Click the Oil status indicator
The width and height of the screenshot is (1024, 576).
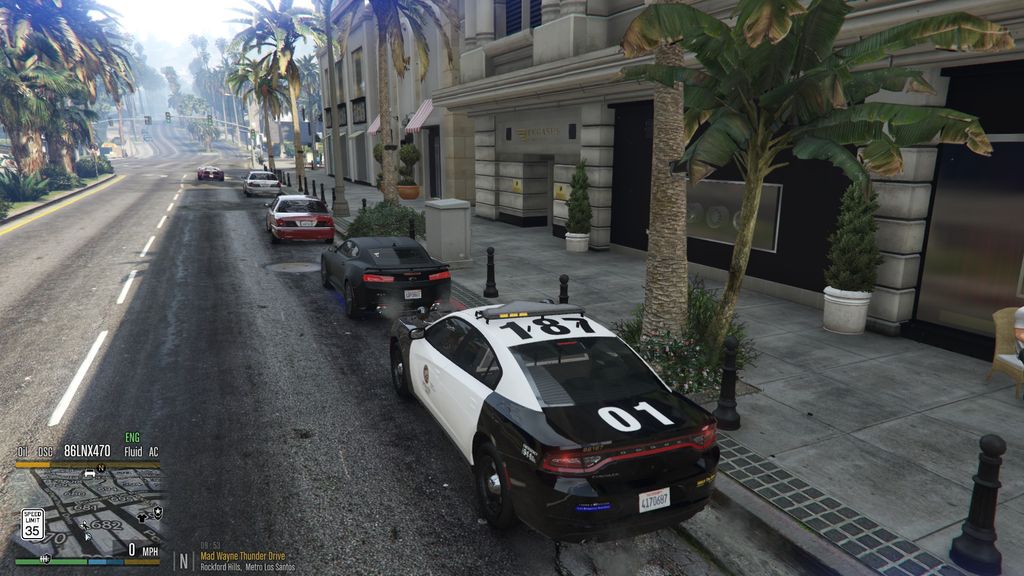click(22, 452)
